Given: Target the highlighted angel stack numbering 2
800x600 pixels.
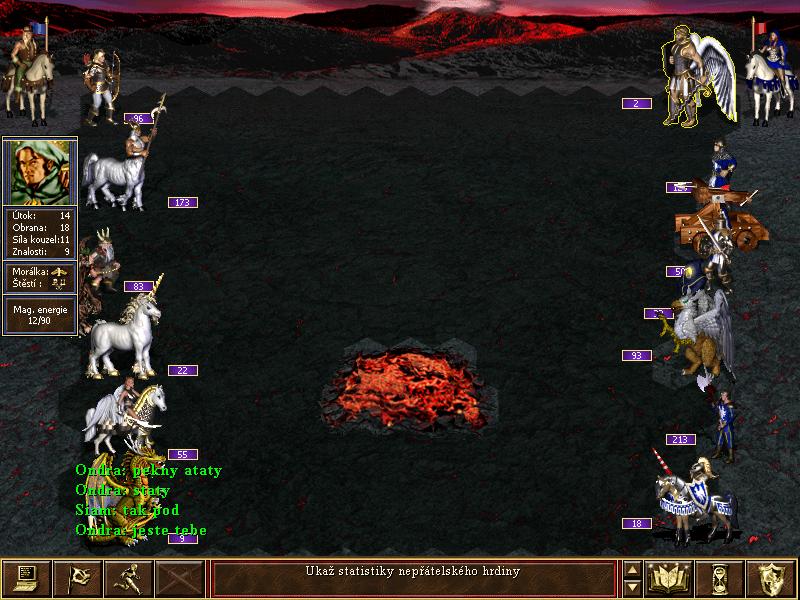Looking at the screenshot, I should pos(696,75).
